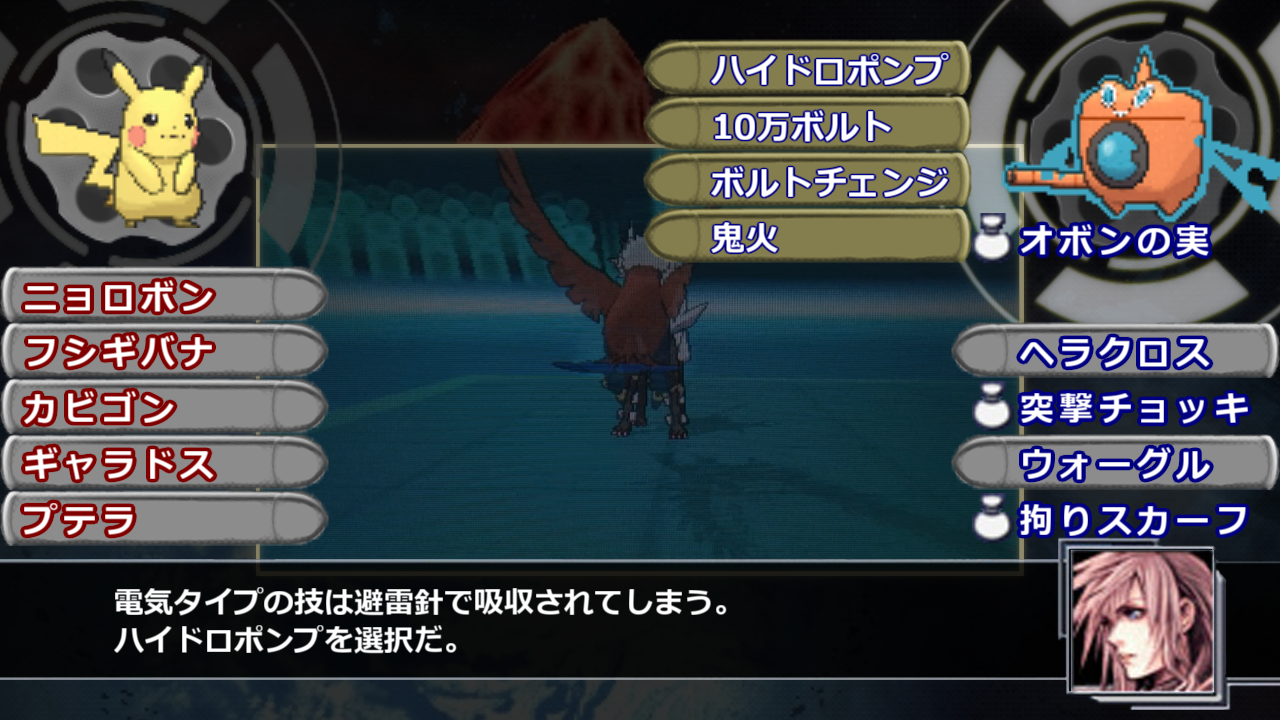Screen dimensions: 1280x720
Task: Select the ハイドロポンプ move
Action: 810,68
